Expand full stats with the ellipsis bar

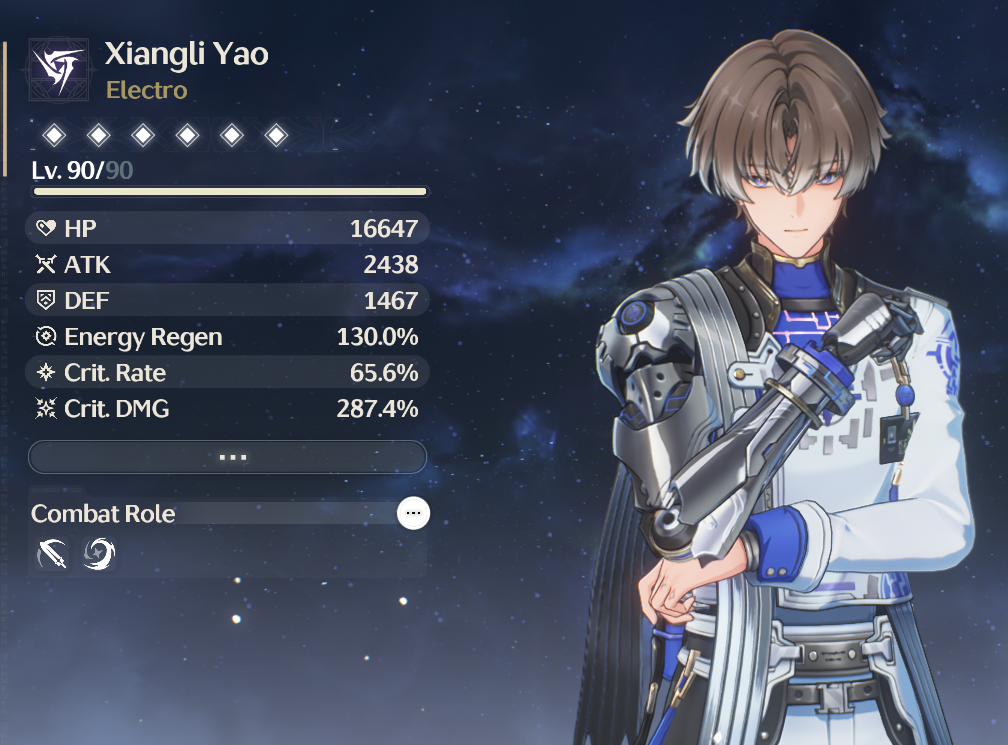click(228, 457)
